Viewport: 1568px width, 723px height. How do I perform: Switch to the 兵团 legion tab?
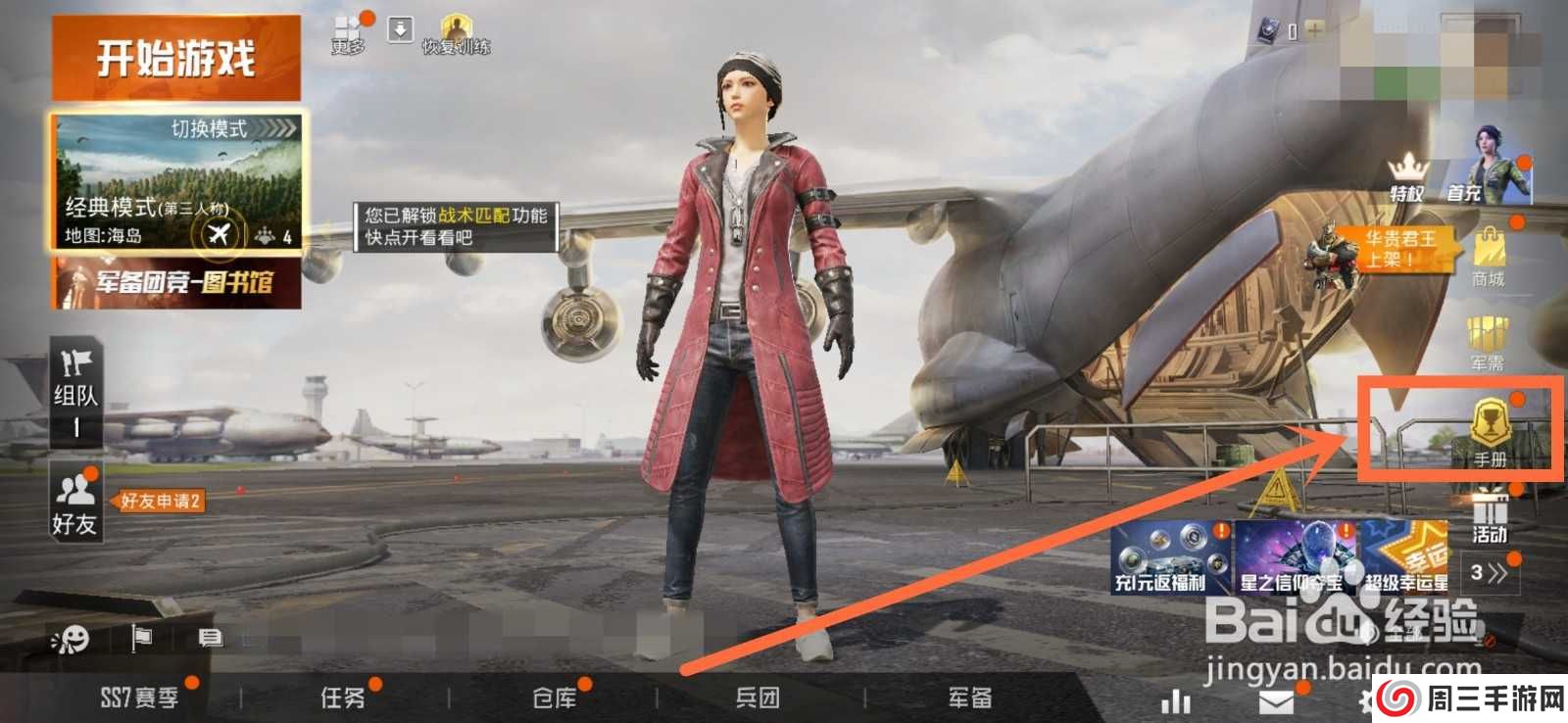click(759, 699)
